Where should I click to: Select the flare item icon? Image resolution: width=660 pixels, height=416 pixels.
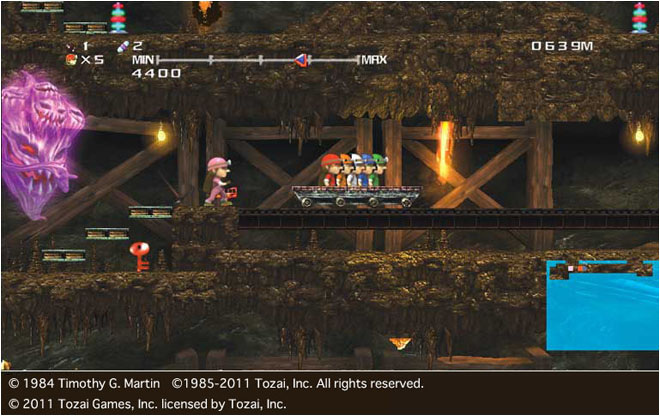pos(122,46)
